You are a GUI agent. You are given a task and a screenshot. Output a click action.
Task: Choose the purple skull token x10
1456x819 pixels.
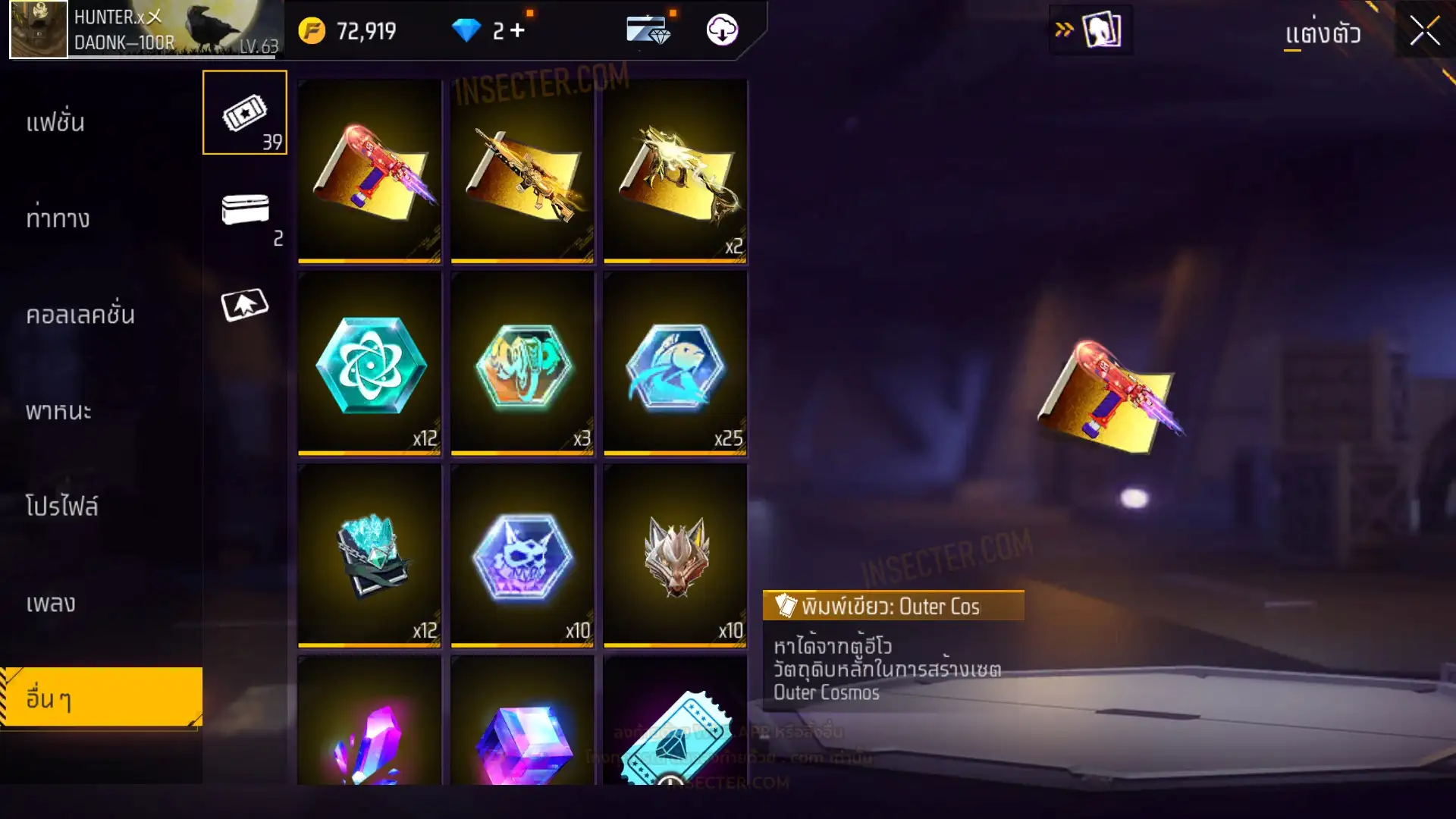pyautogui.click(x=522, y=556)
